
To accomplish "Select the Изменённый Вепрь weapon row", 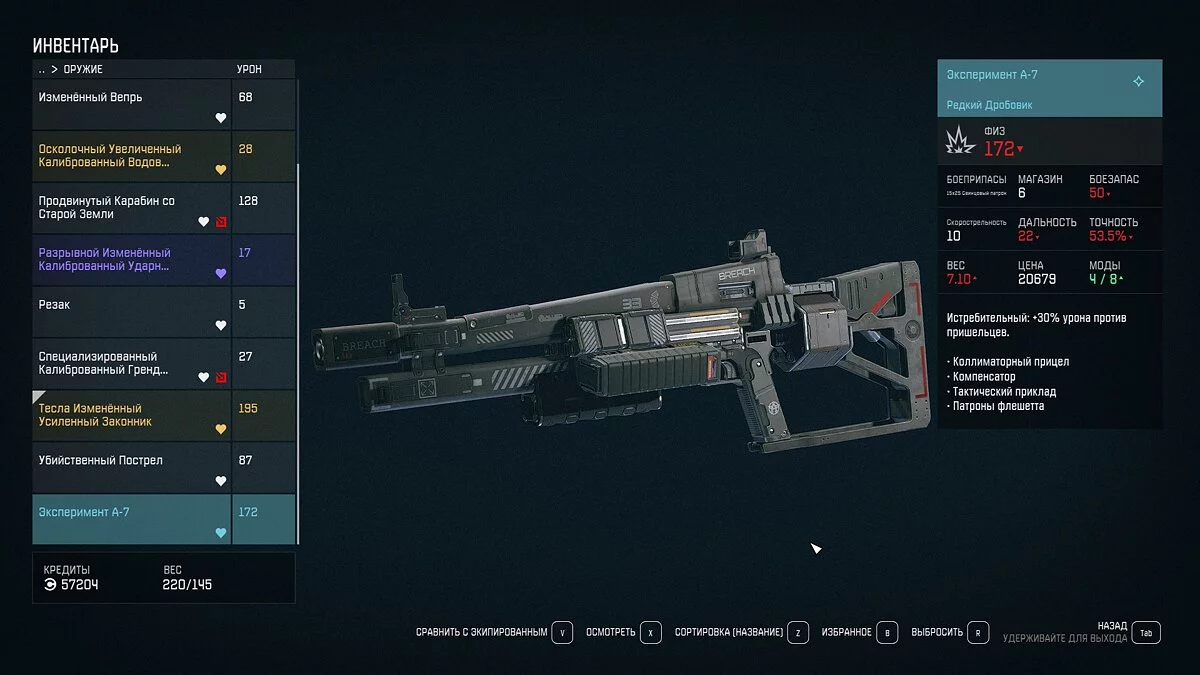I will tap(132, 104).
